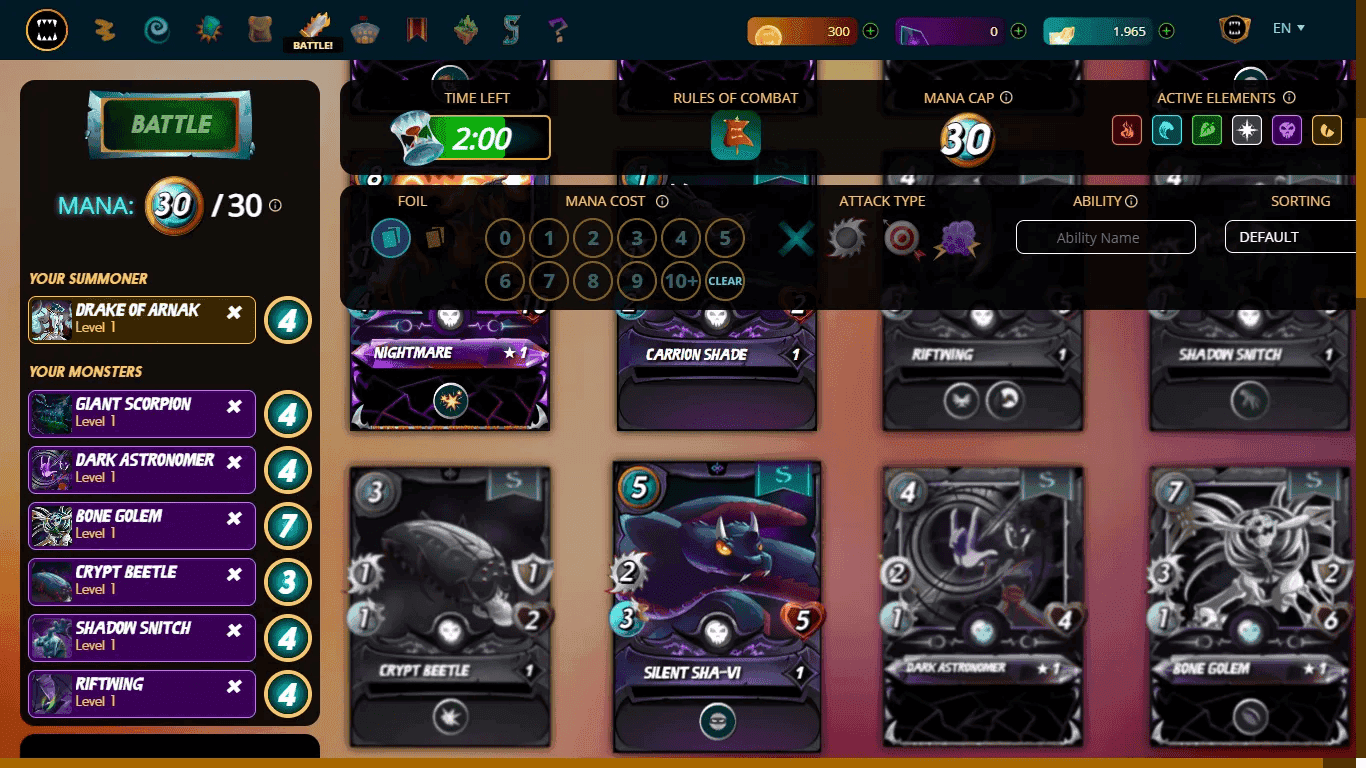Toggle the water element filter off
Image resolution: width=1366 pixels, height=768 pixels.
[x=1167, y=130]
